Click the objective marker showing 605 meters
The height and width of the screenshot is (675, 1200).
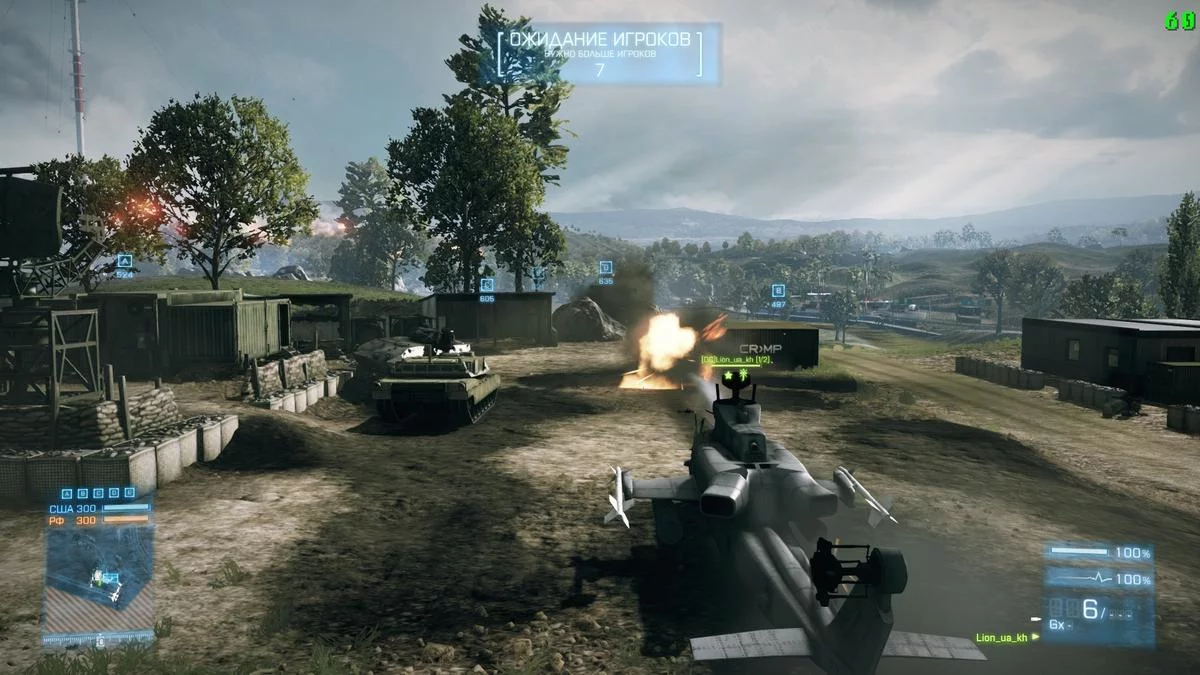pyautogui.click(x=486, y=286)
